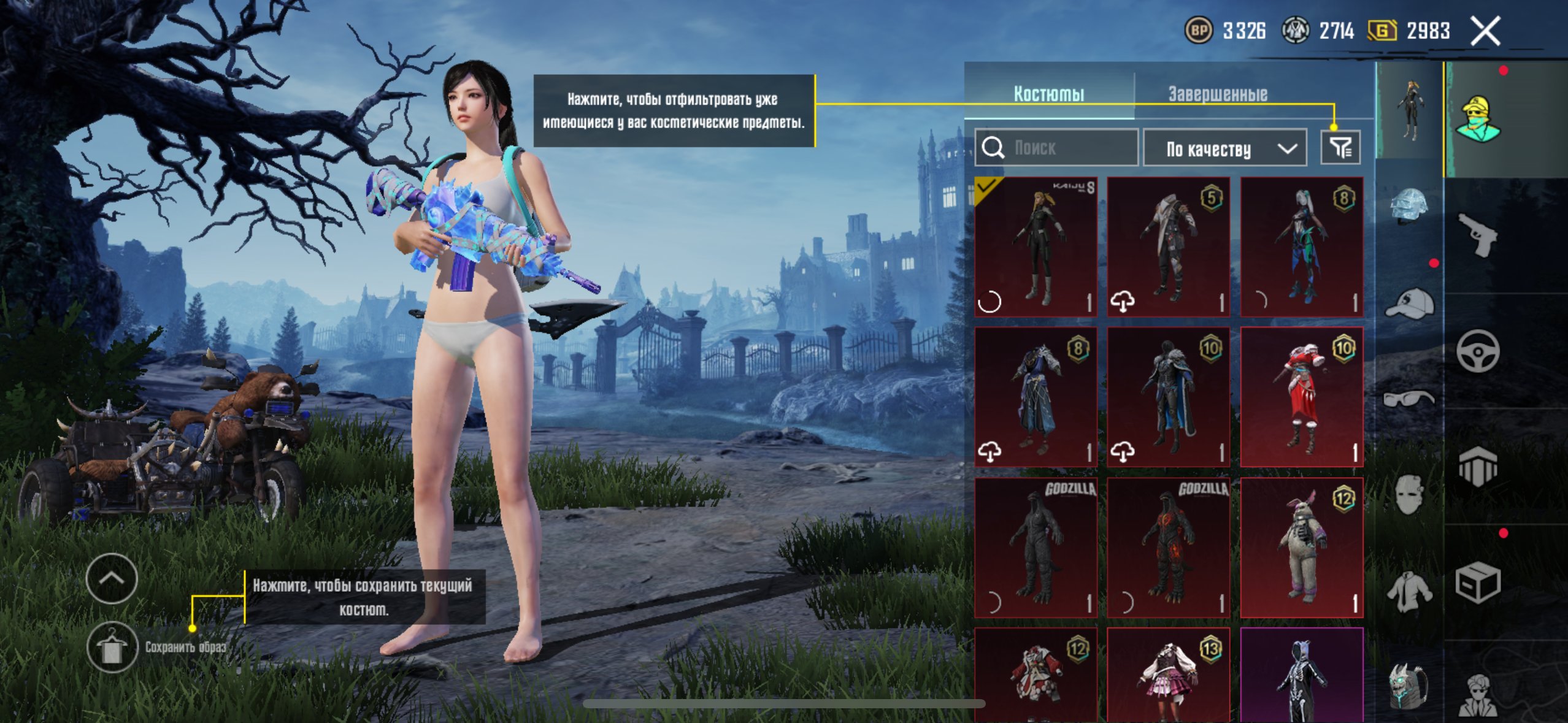Open the crate box category
The width and height of the screenshot is (1568, 723).
pyautogui.click(x=1477, y=583)
